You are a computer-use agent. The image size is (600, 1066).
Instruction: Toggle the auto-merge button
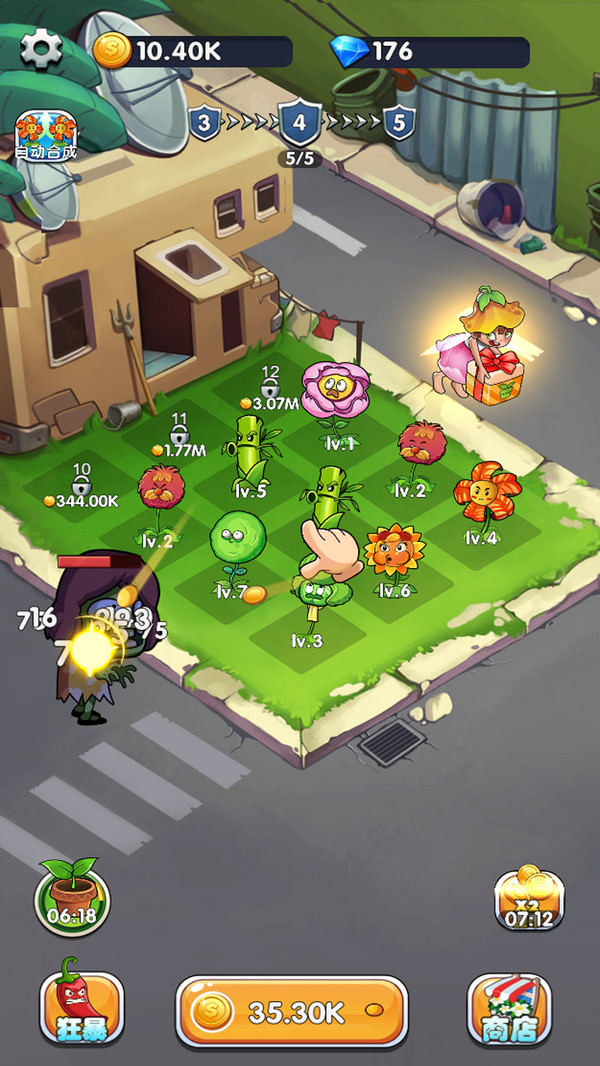coord(46,136)
